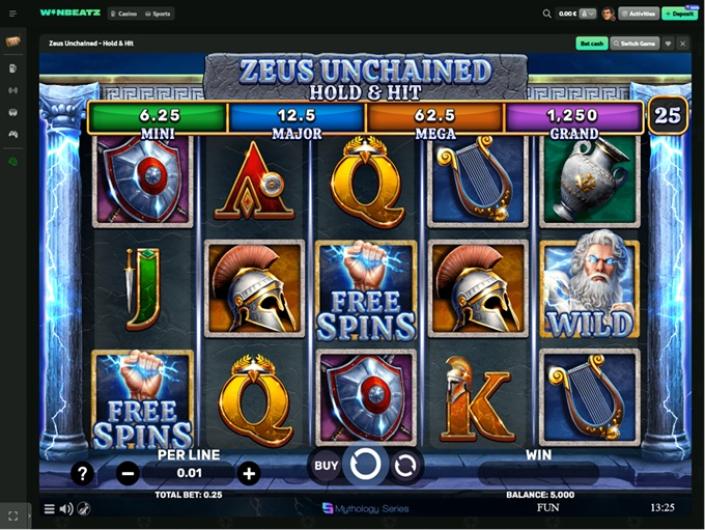Open the game's hamburger menu
Image resolution: width=705 pixels, height=530 pixels.
[49, 509]
